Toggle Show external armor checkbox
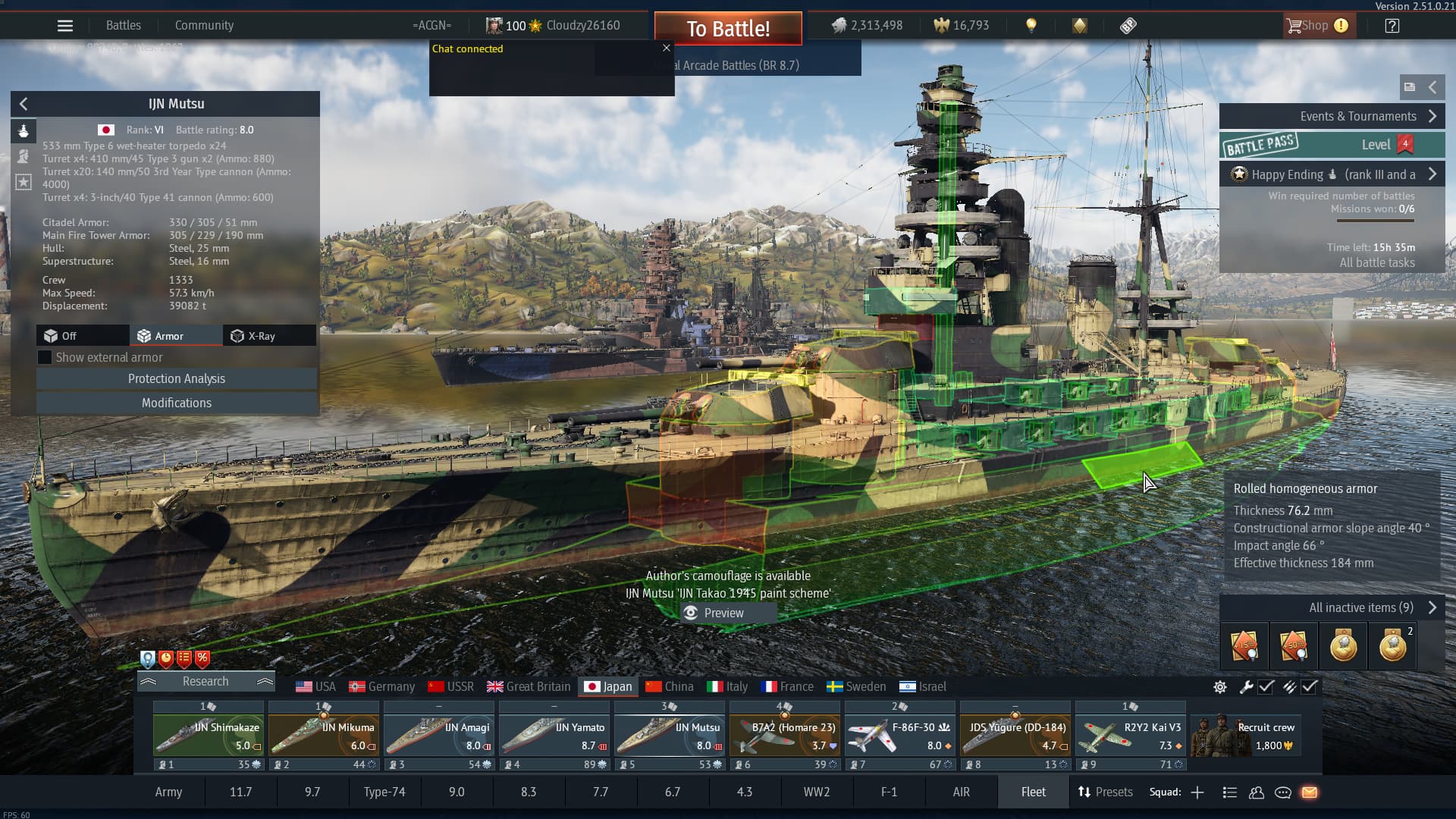The width and height of the screenshot is (1456, 819). click(45, 357)
